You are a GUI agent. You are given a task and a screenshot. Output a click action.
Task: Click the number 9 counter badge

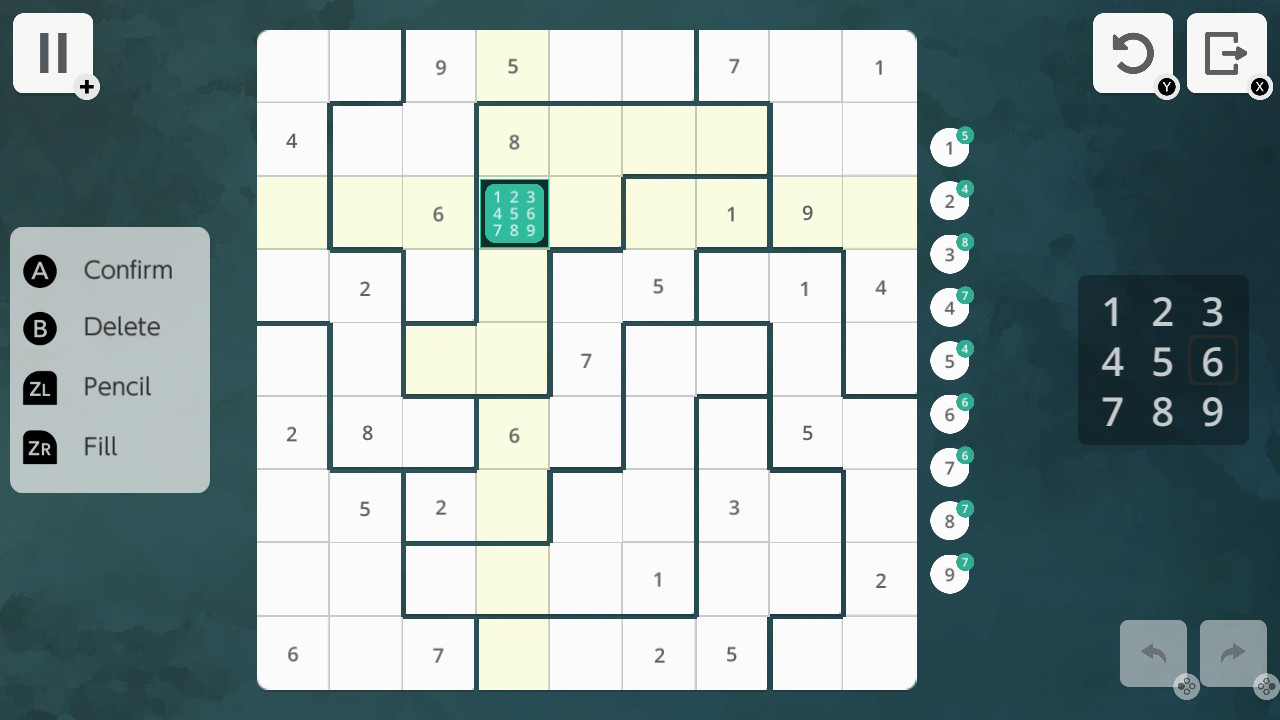coord(949,574)
